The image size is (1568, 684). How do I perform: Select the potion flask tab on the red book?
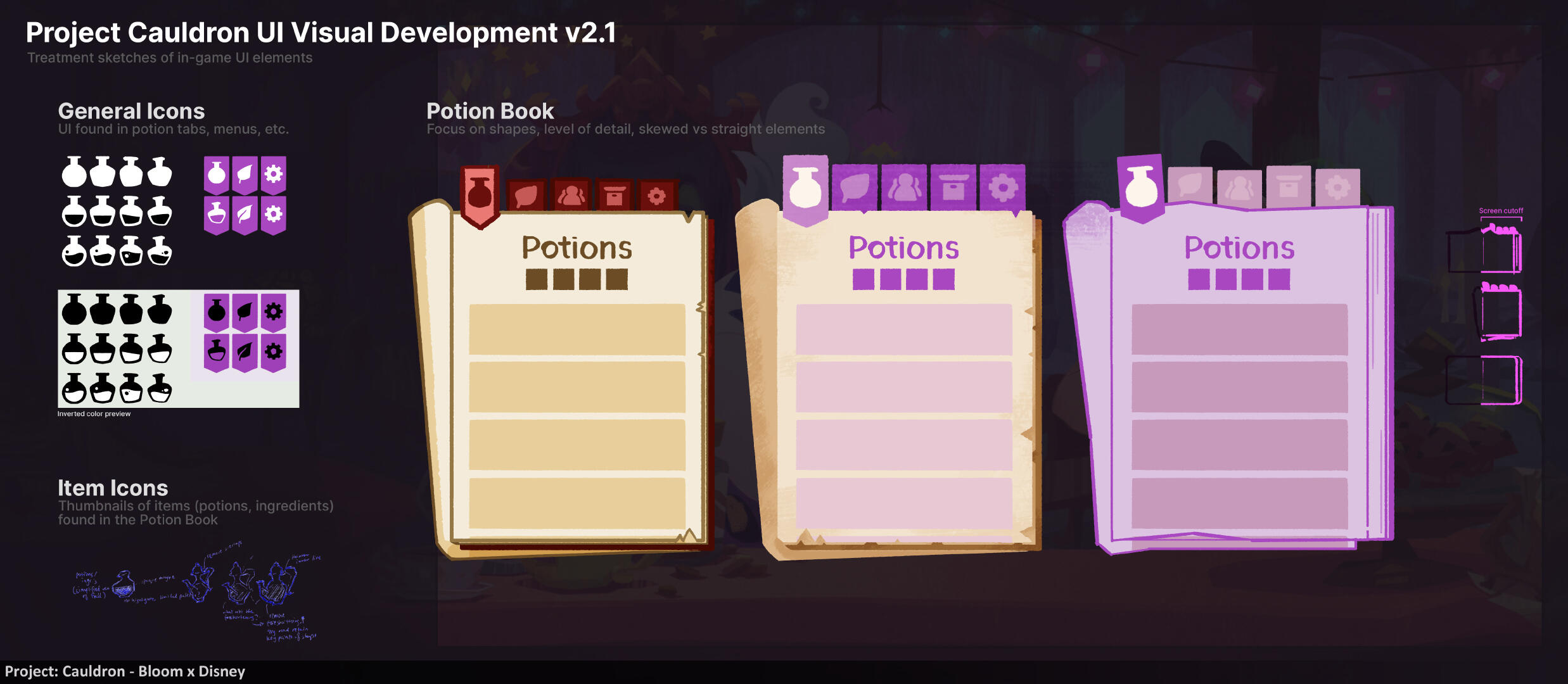(x=480, y=193)
